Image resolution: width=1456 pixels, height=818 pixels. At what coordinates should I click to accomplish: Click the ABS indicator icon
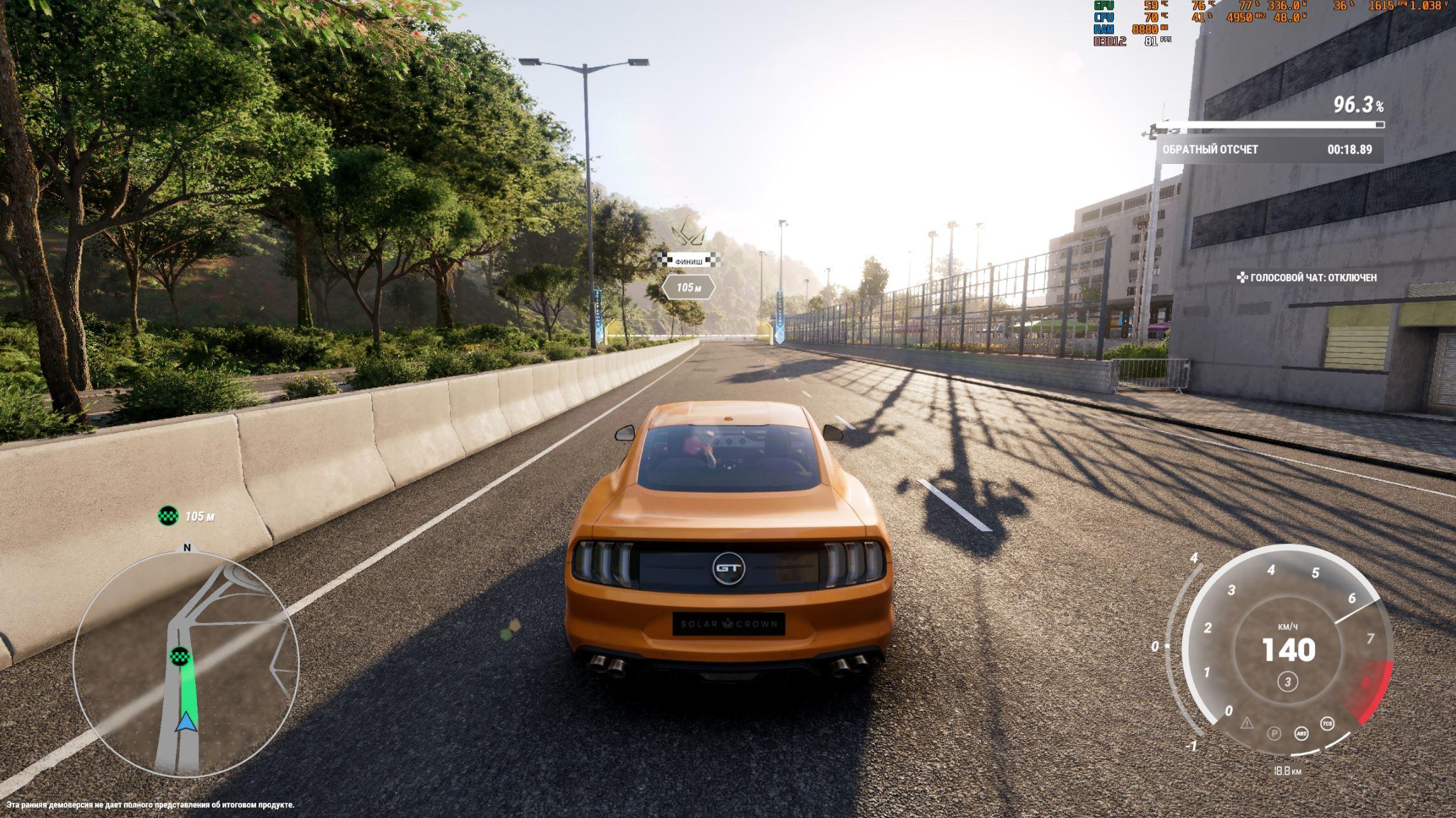click(1301, 733)
